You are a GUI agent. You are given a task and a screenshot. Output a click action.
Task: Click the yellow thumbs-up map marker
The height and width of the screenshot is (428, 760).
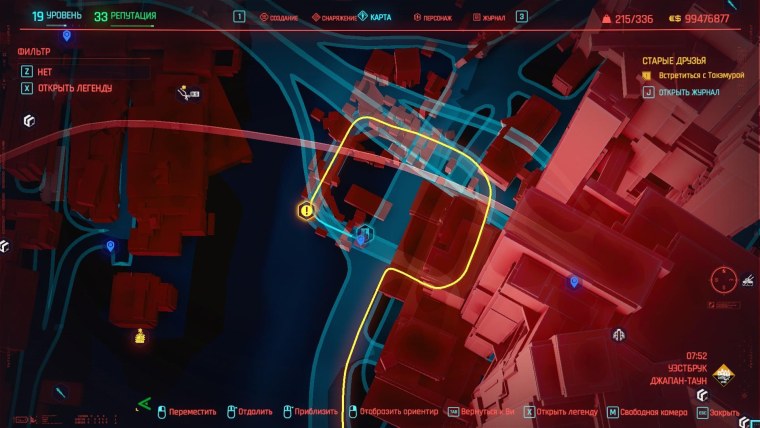click(140, 335)
